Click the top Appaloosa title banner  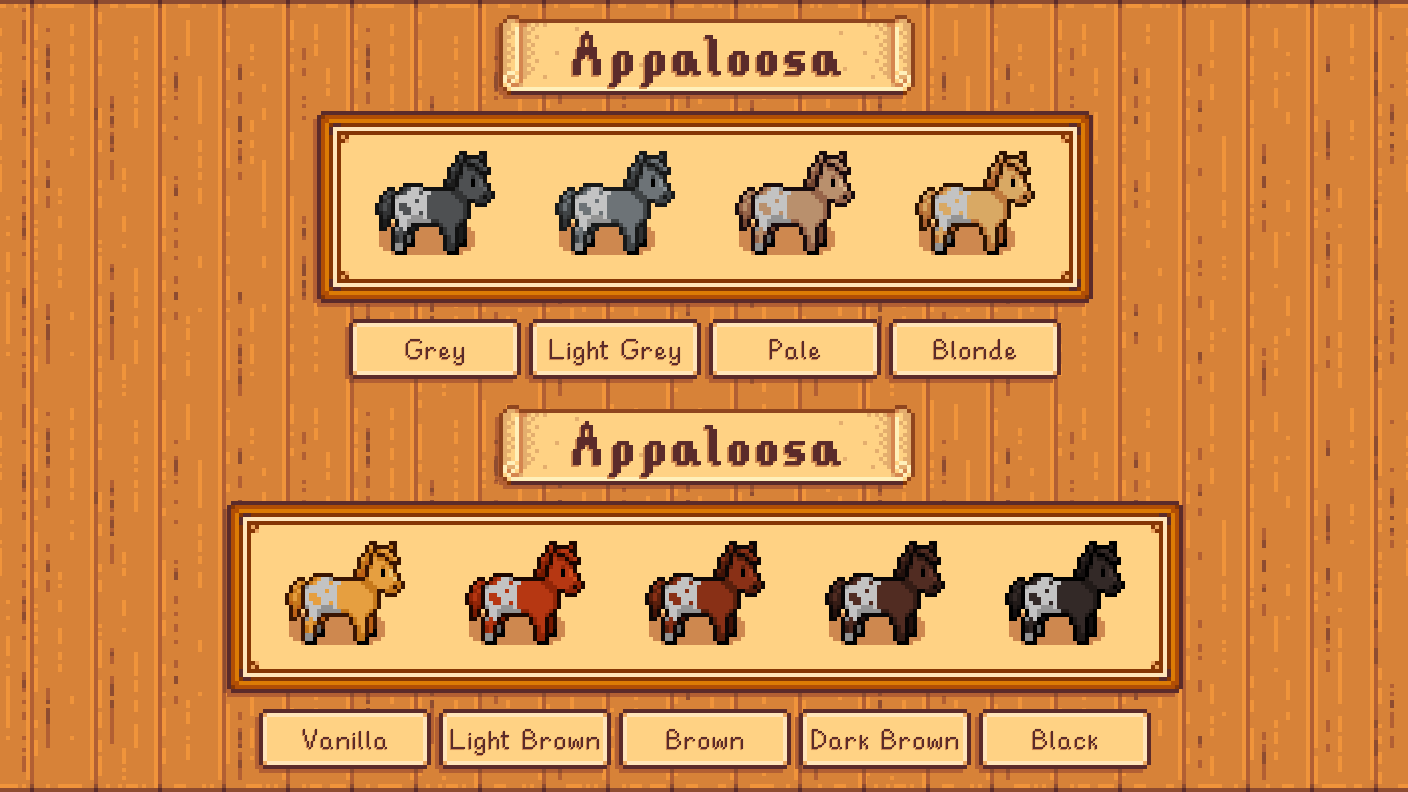(x=704, y=57)
